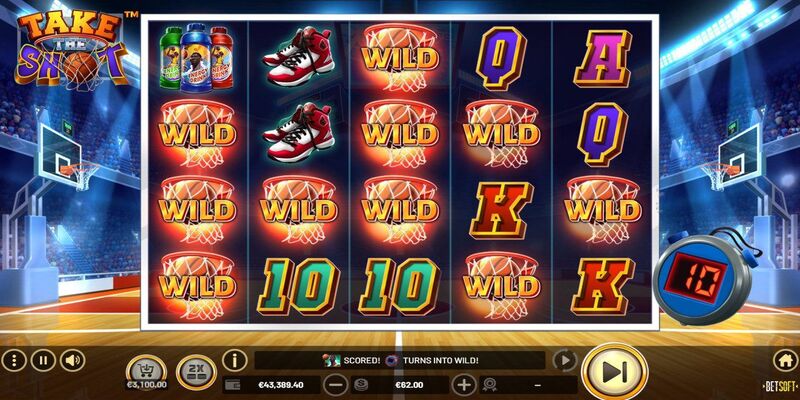Toggle the sound speaker icon
The height and width of the screenshot is (400, 800).
pyautogui.click(x=71, y=360)
